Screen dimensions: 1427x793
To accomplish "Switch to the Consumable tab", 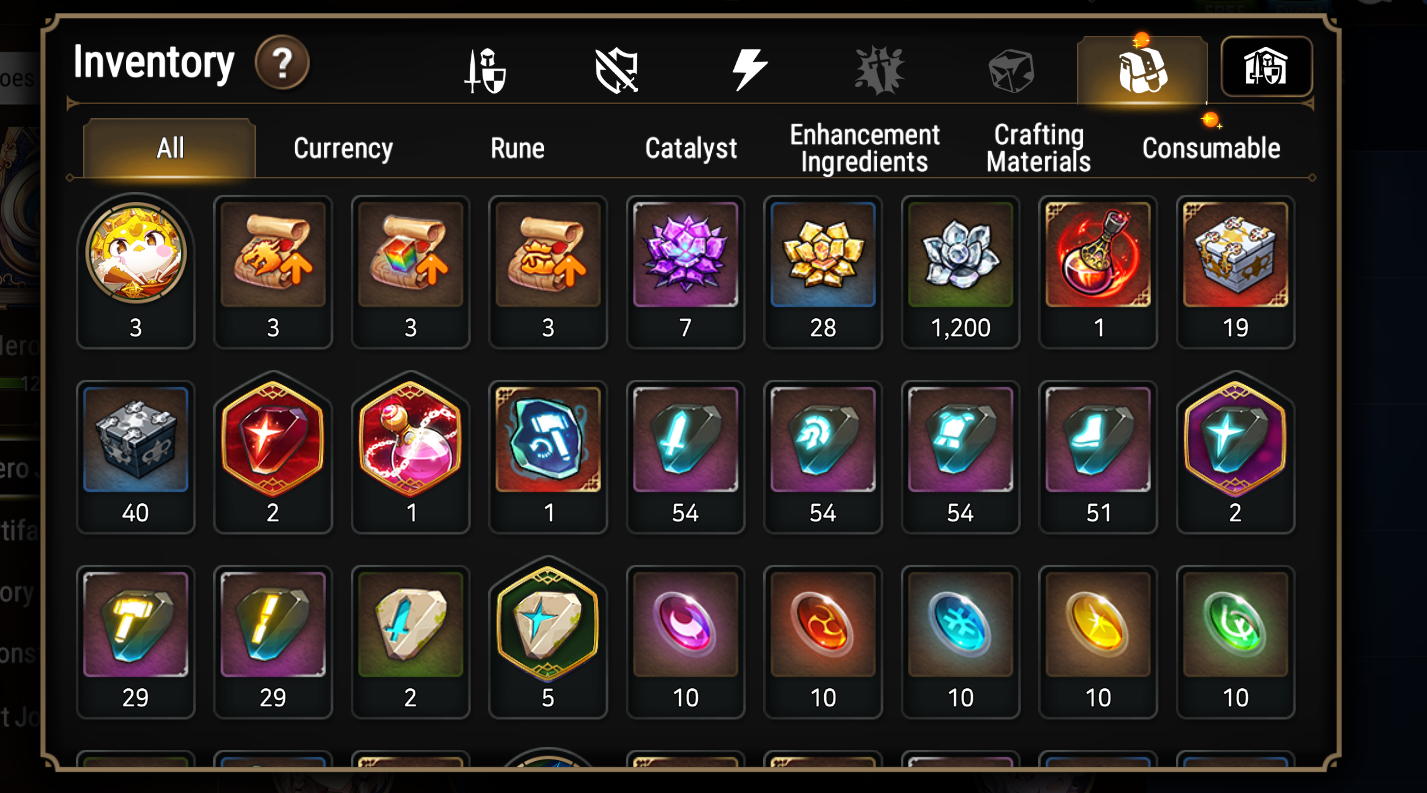I will click(x=1211, y=148).
